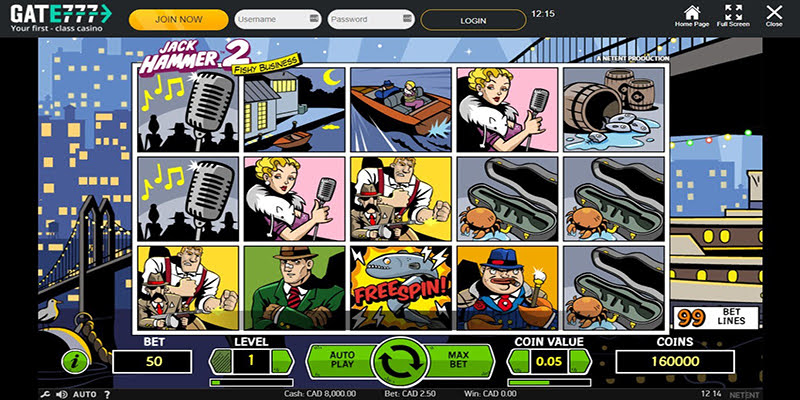Increase the bet Level with the right arrow
Viewport: 800px width, 400px height.
(281, 360)
